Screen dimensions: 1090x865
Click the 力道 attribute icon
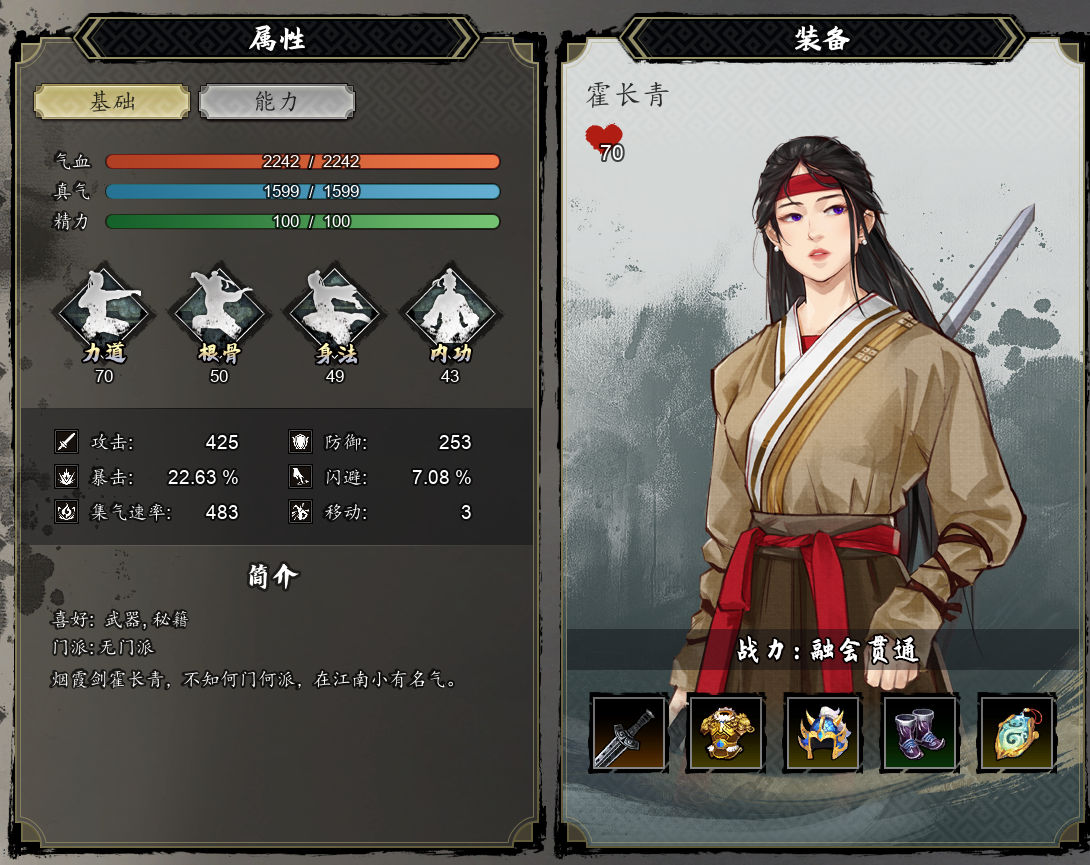(104, 312)
